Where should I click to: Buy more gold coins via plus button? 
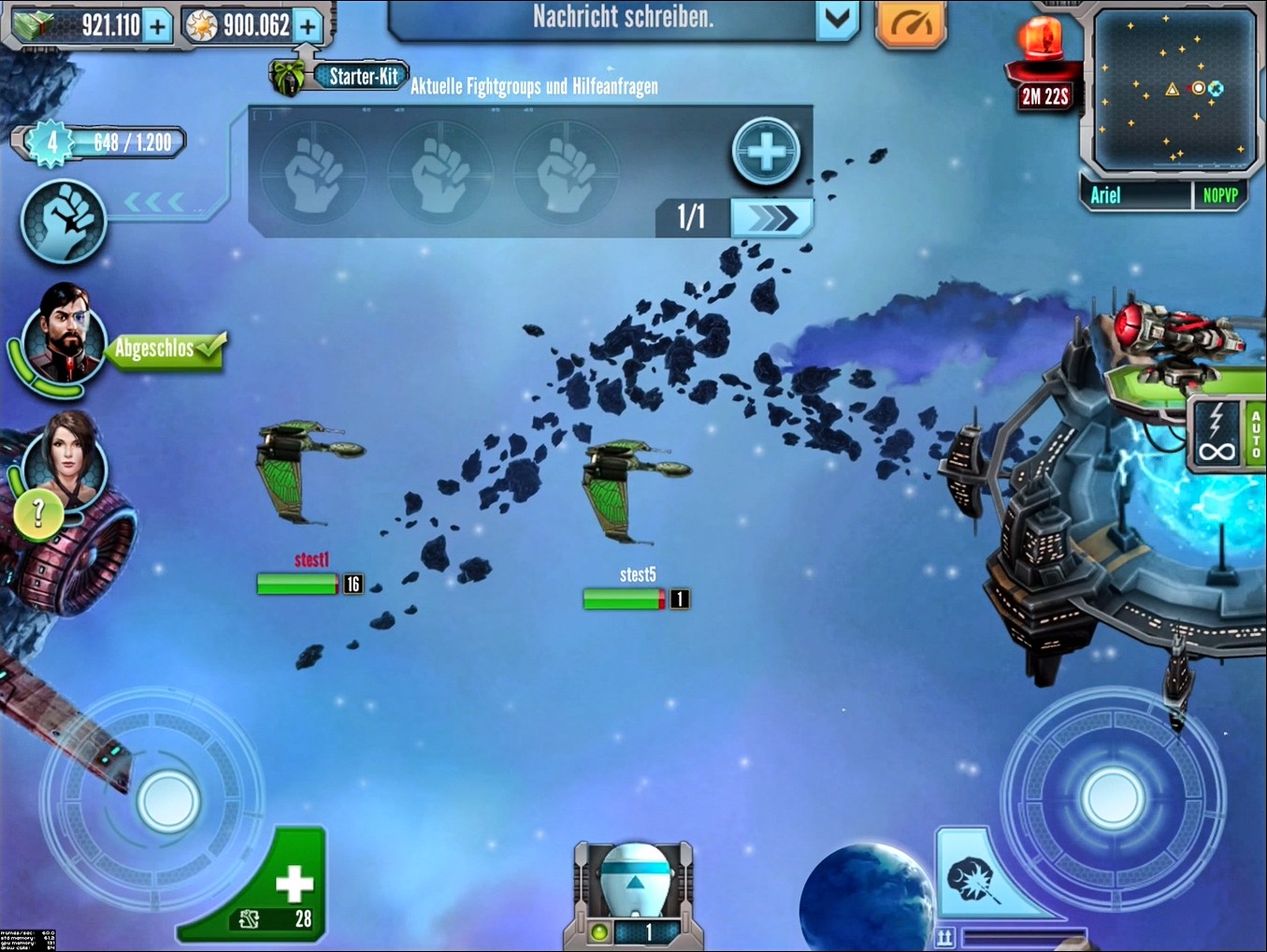coord(307,26)
